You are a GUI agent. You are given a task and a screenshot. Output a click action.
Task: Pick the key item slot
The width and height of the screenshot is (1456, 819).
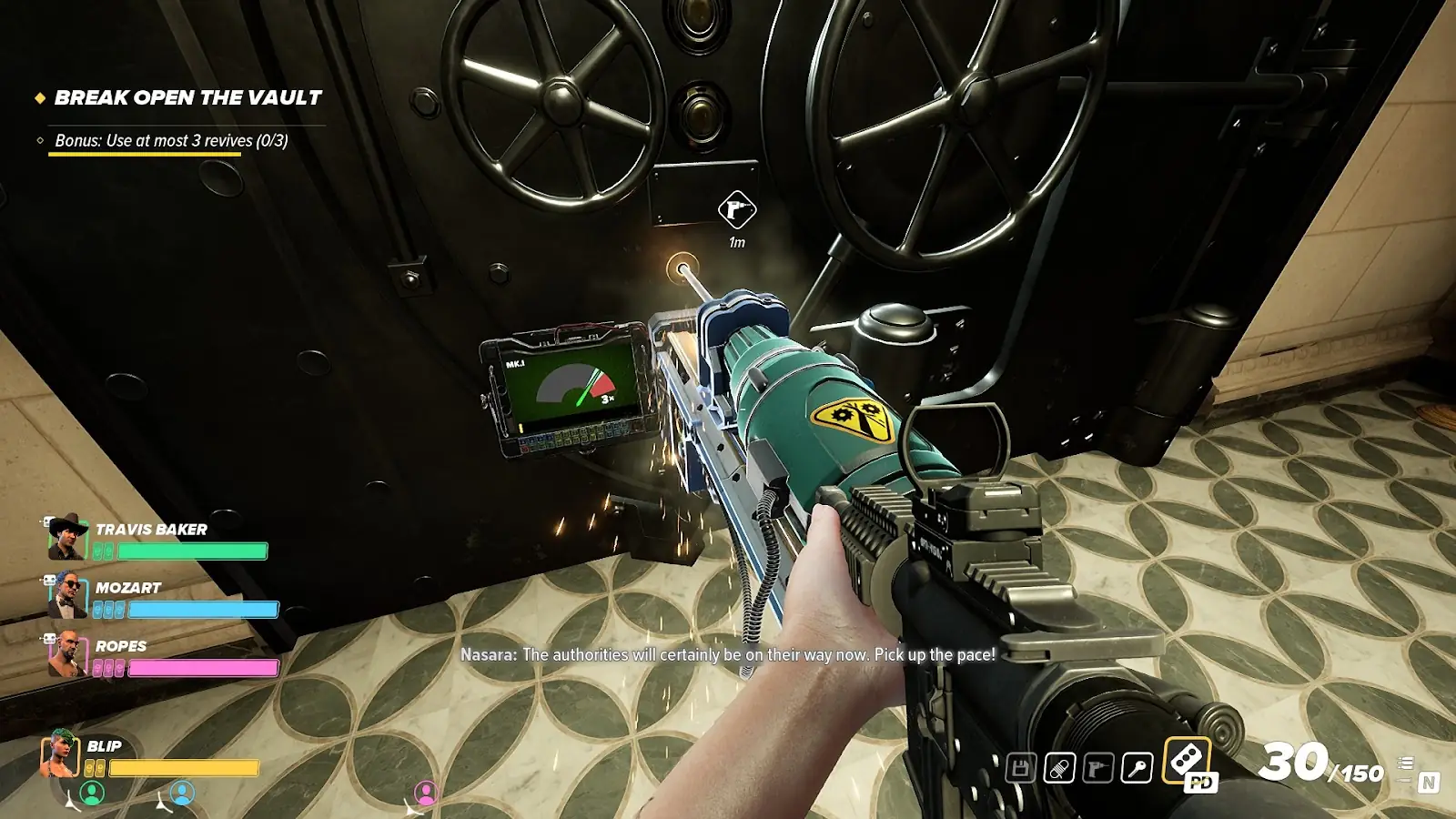pyautogui.click(x=1137, y=768)
